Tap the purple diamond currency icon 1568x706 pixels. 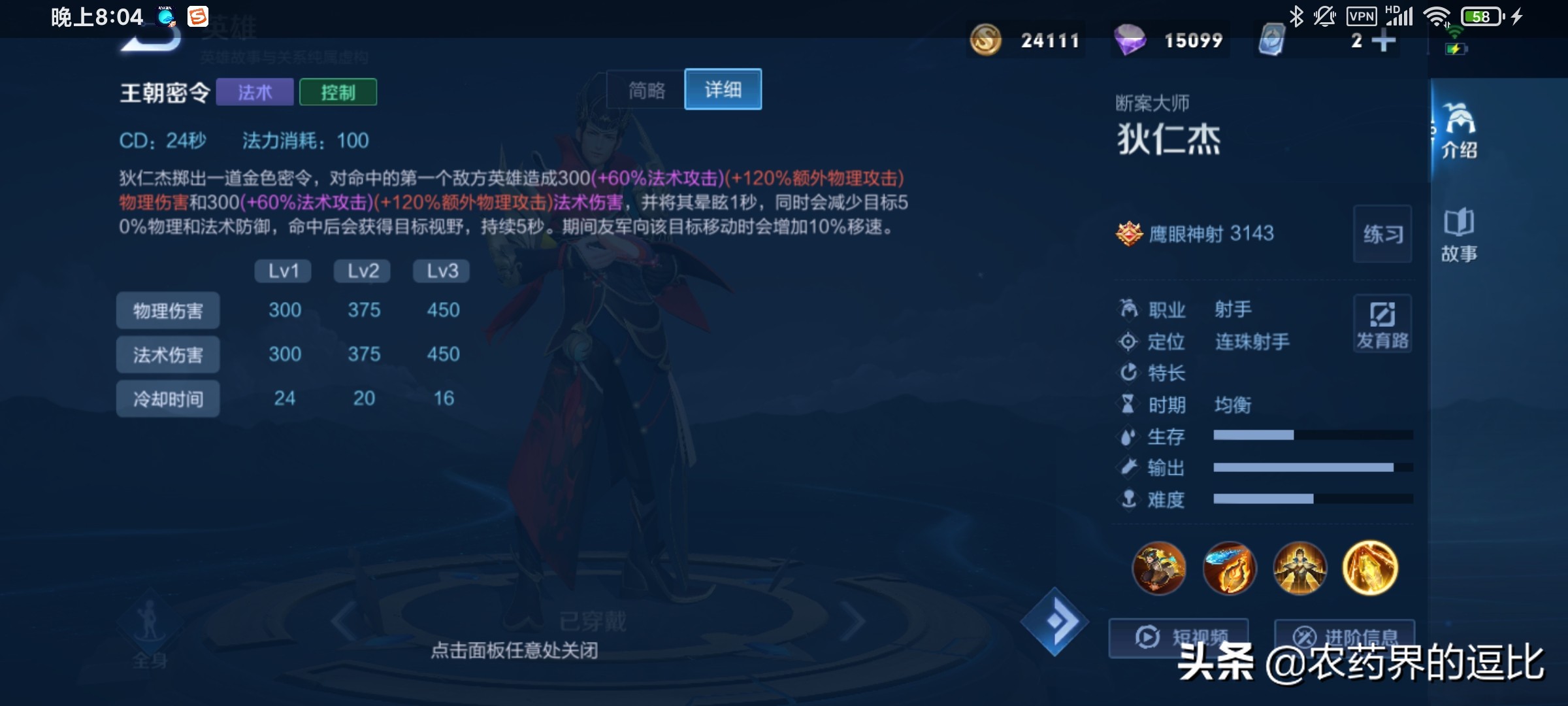pos(1130,41)
